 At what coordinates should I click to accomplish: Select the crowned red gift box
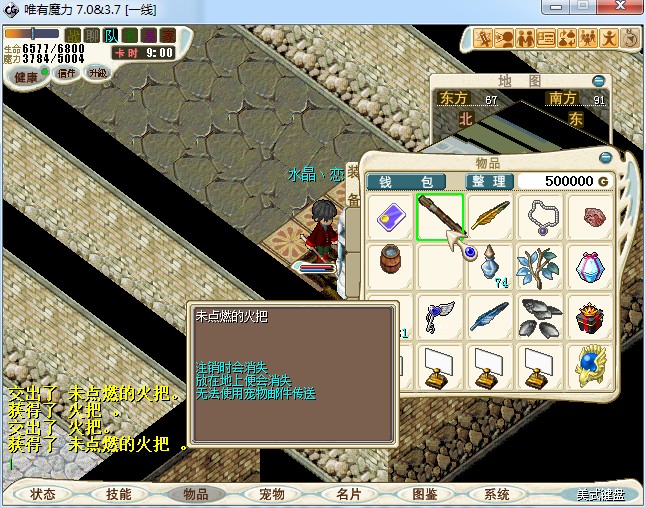(x=590, y=318)
